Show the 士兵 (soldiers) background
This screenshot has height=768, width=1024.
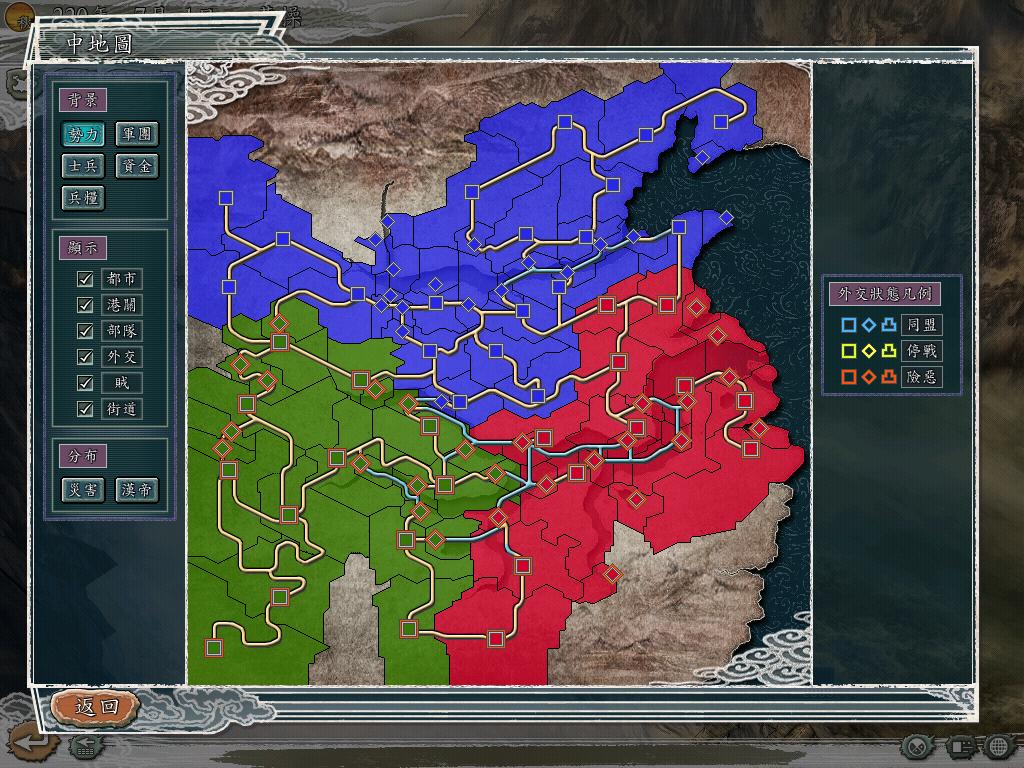click(x=83, y=166)
